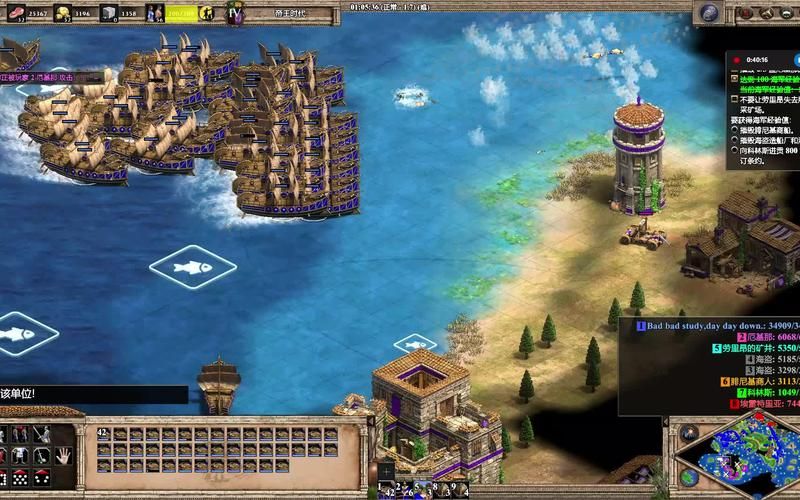Screen dimensions: 800x500
Task: Click the upper round signal button left of minimap
Action: coord(688,433)
